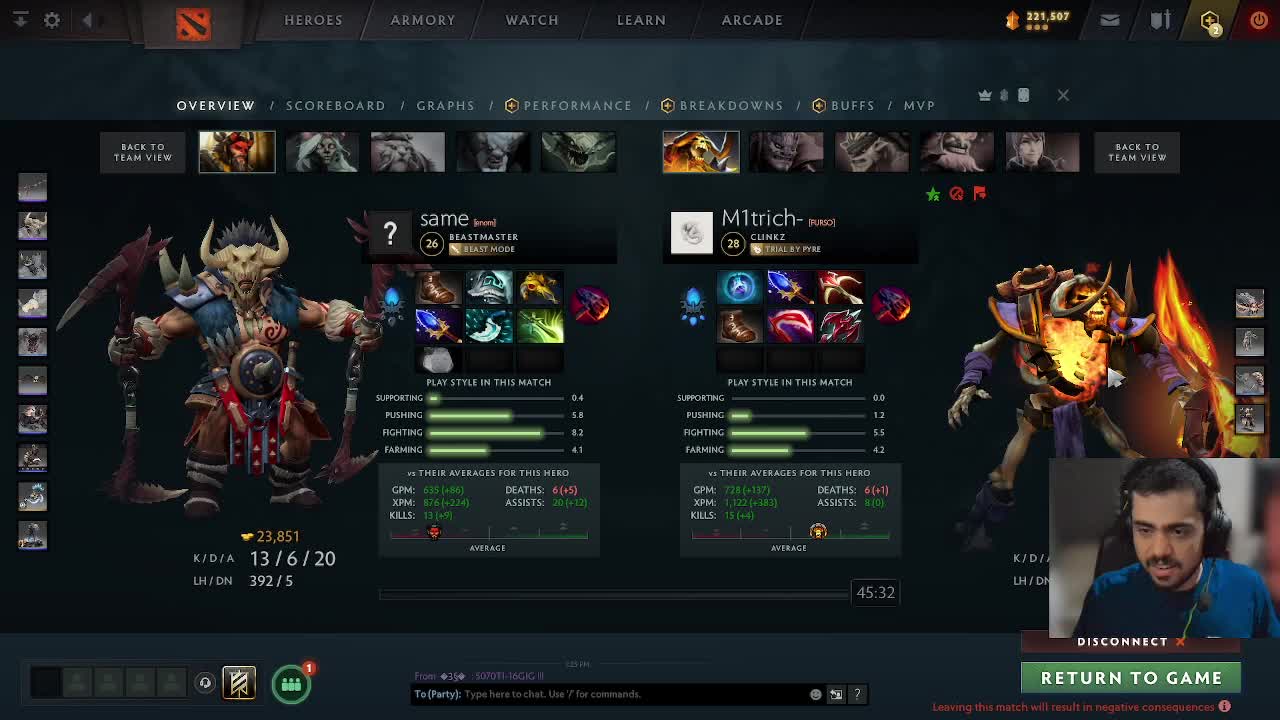Open the Arcade section
The width and height of the screenshot is (1280, 720).
(x=752, y=20)
